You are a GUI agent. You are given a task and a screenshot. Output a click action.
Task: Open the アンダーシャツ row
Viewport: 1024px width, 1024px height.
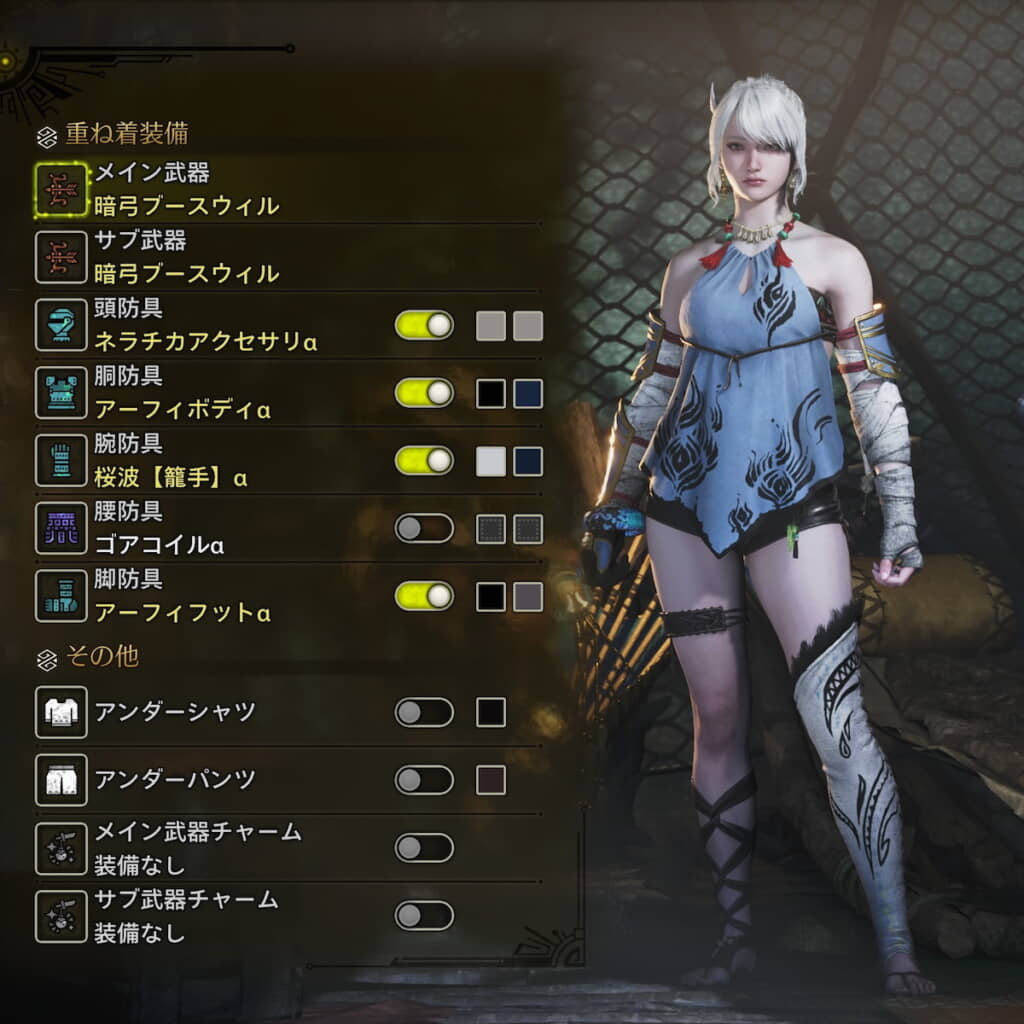(x=175, y=712)
